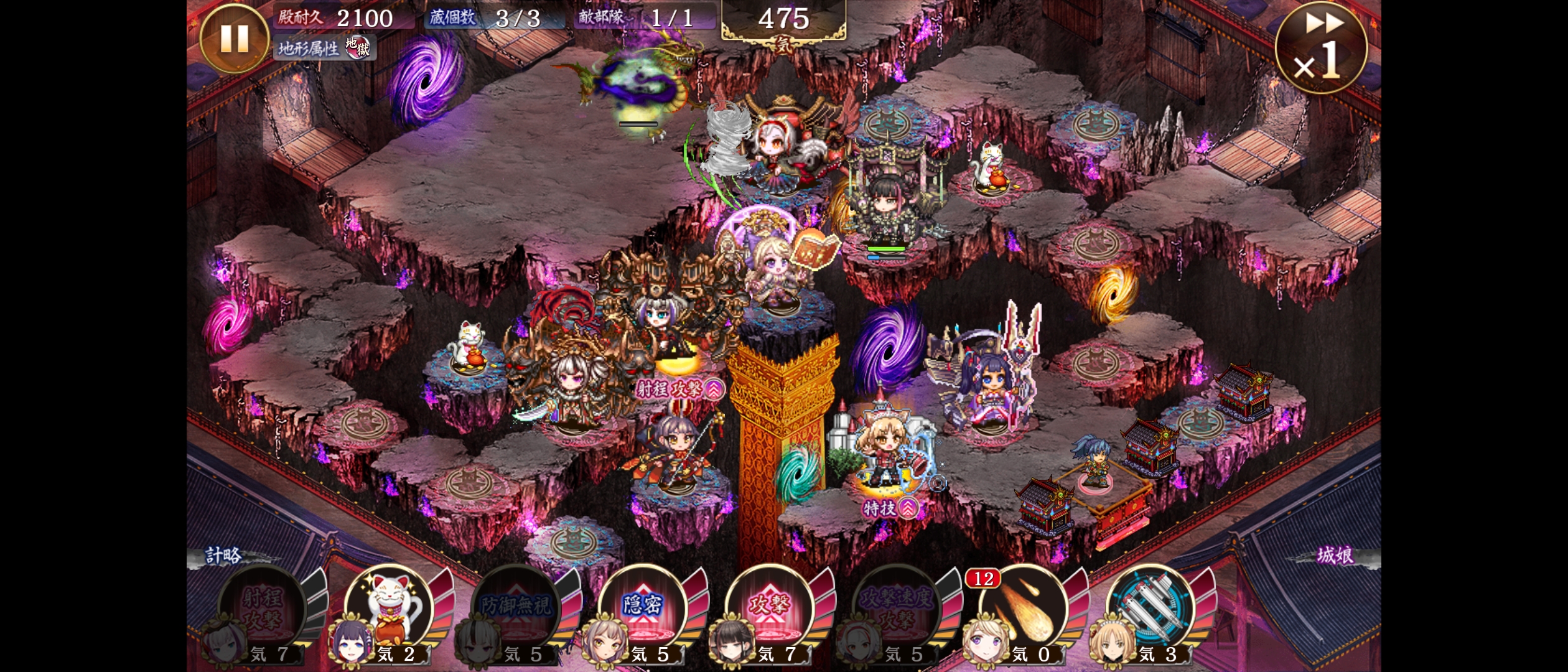Switch to the 計略 stratagem panel
Screen dimensions: 1568x672
224,555
